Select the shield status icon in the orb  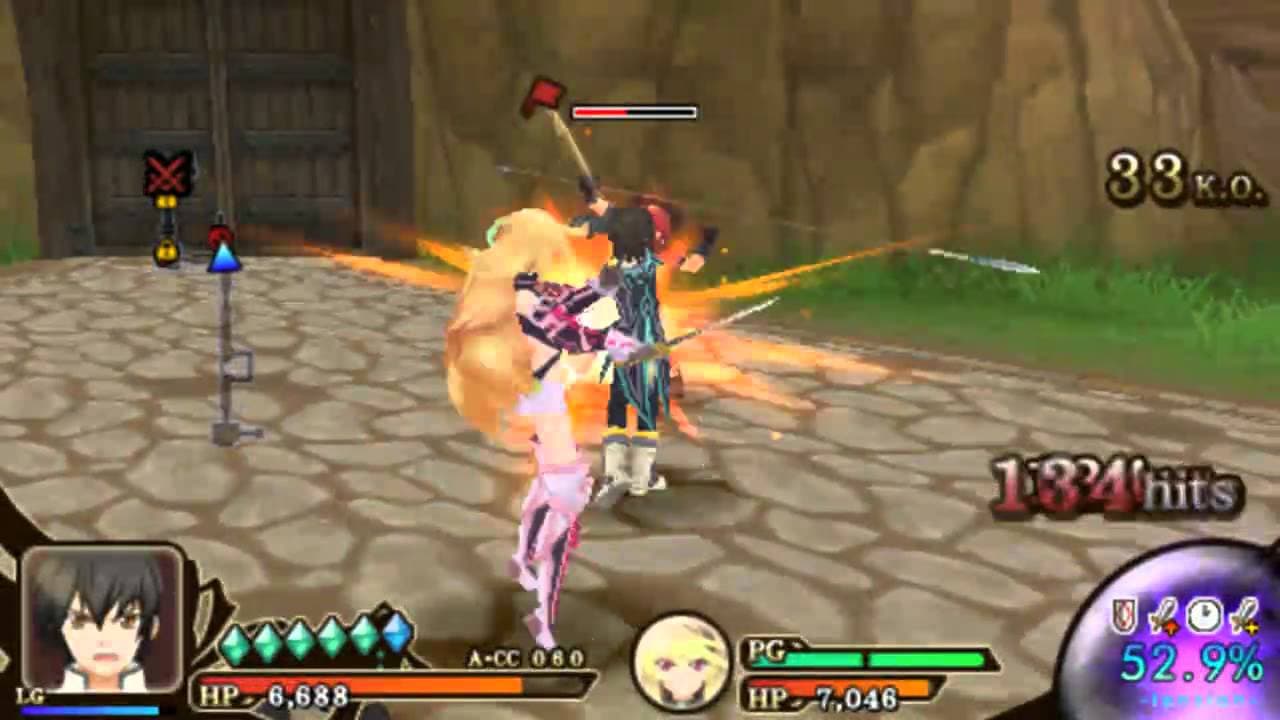click(x=1124, y=615)
